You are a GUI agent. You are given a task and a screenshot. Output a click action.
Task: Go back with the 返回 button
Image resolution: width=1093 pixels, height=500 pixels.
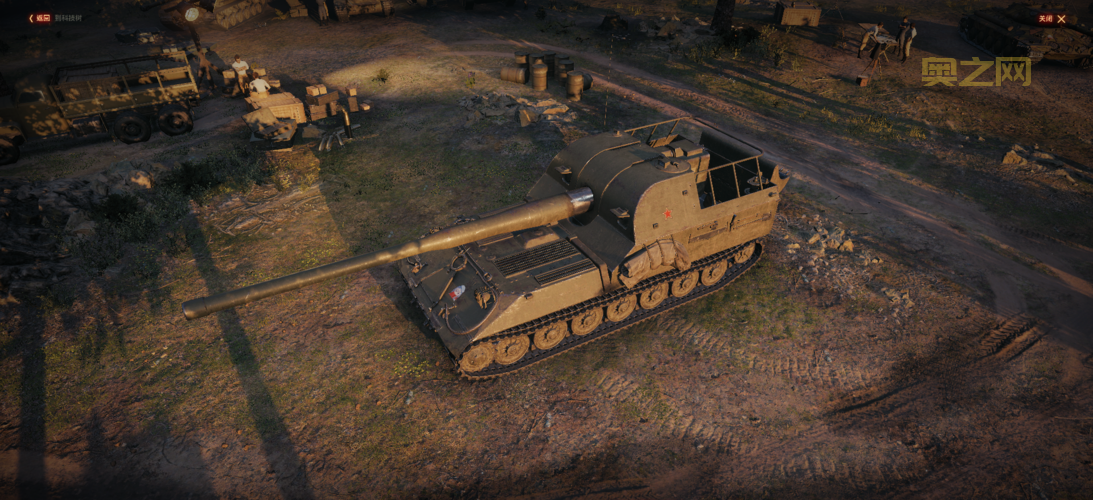point(40,18)
